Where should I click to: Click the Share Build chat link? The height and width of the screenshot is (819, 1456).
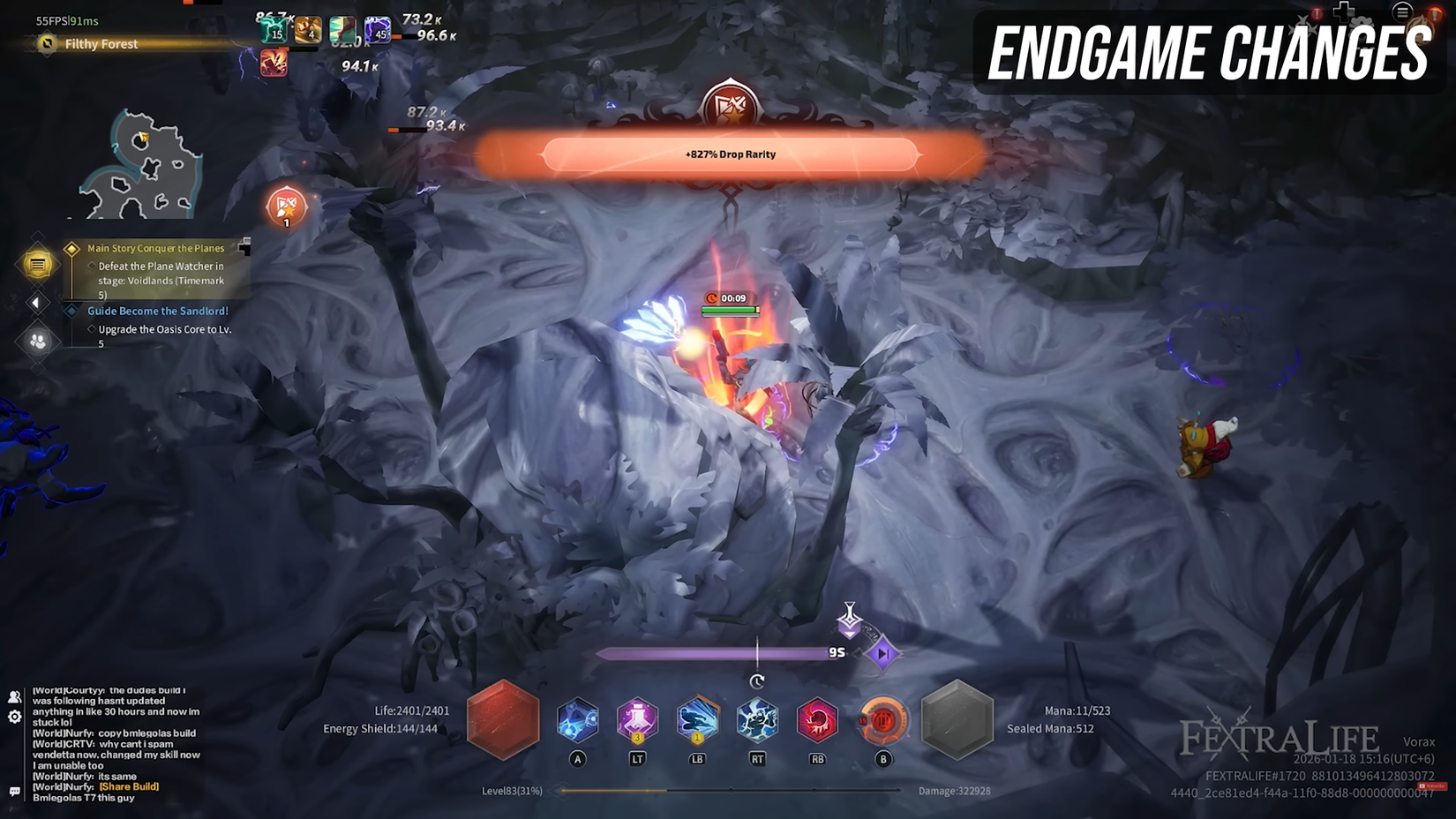click(129, 785)
